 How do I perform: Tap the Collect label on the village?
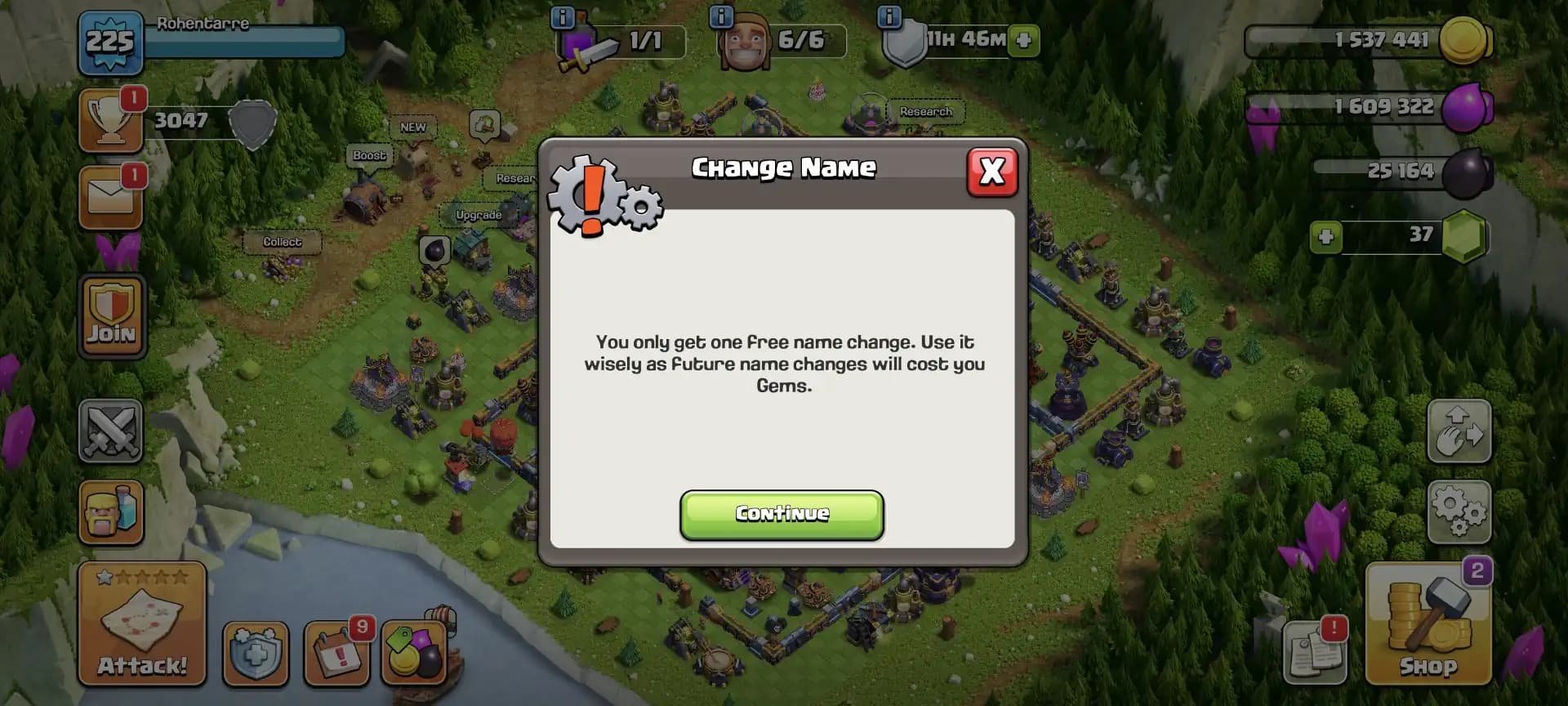(284, 242)
